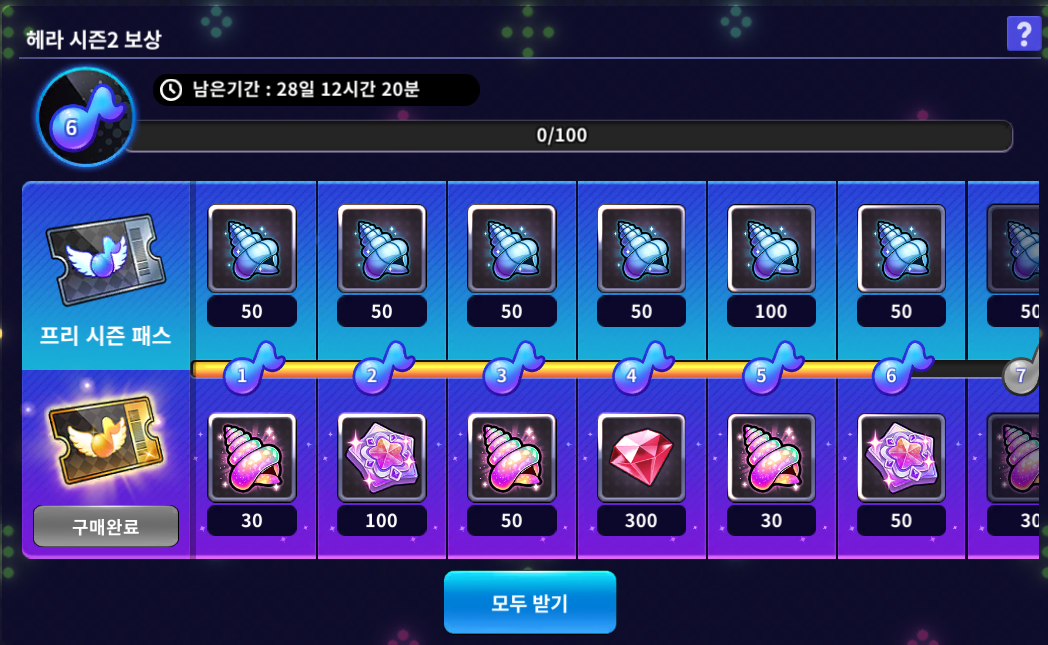Viewport: 1048px width, 645px height.
Task: Claim all rewards with 모두 받기
Action: coord(529,602)
